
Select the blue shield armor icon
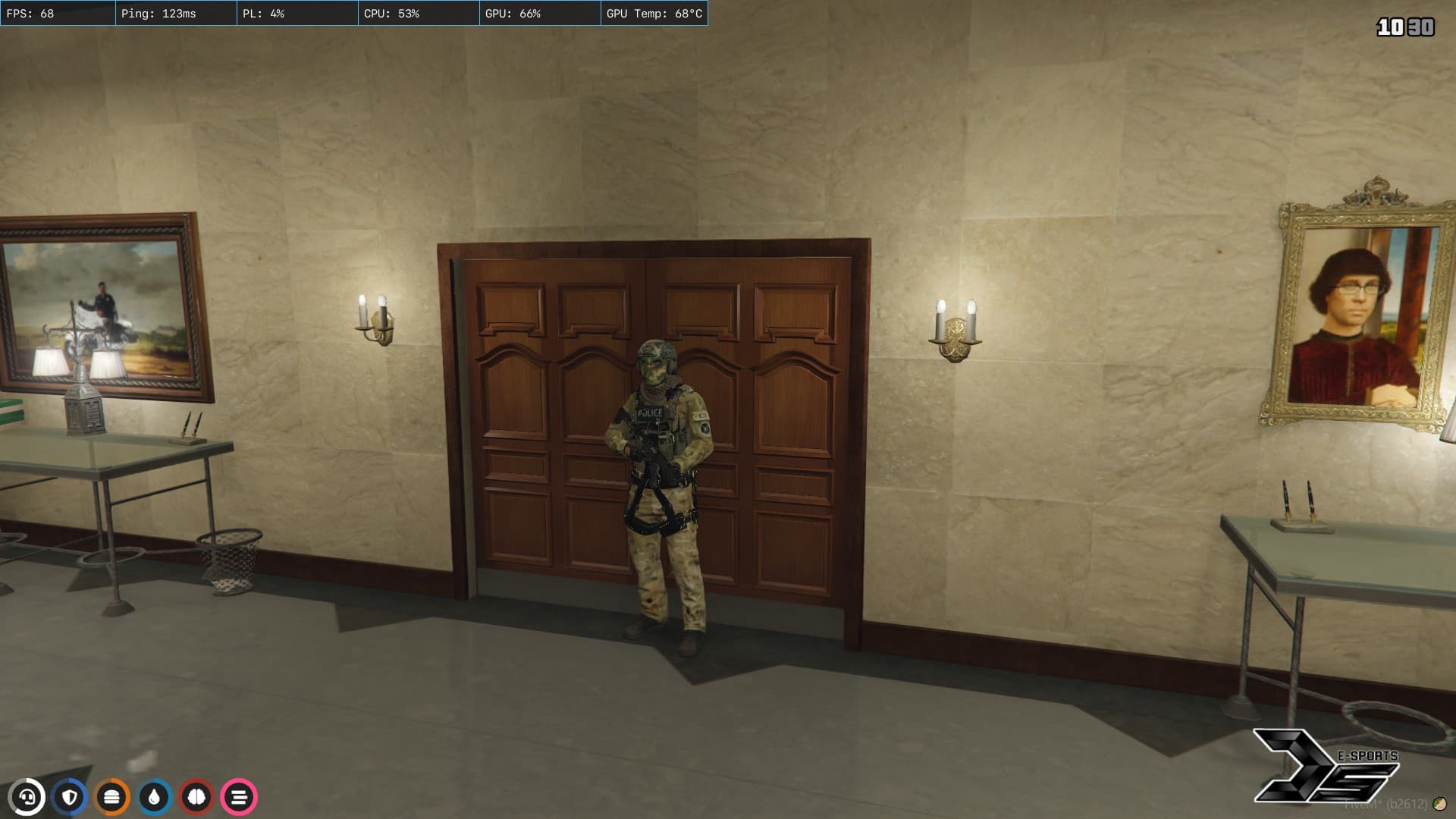click(70, 797)
